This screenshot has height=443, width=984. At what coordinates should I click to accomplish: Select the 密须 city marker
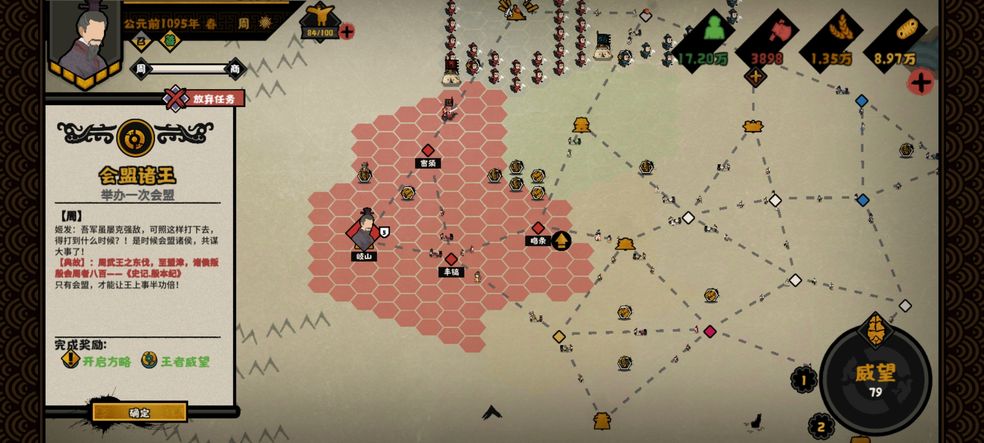tap(428, 150)
